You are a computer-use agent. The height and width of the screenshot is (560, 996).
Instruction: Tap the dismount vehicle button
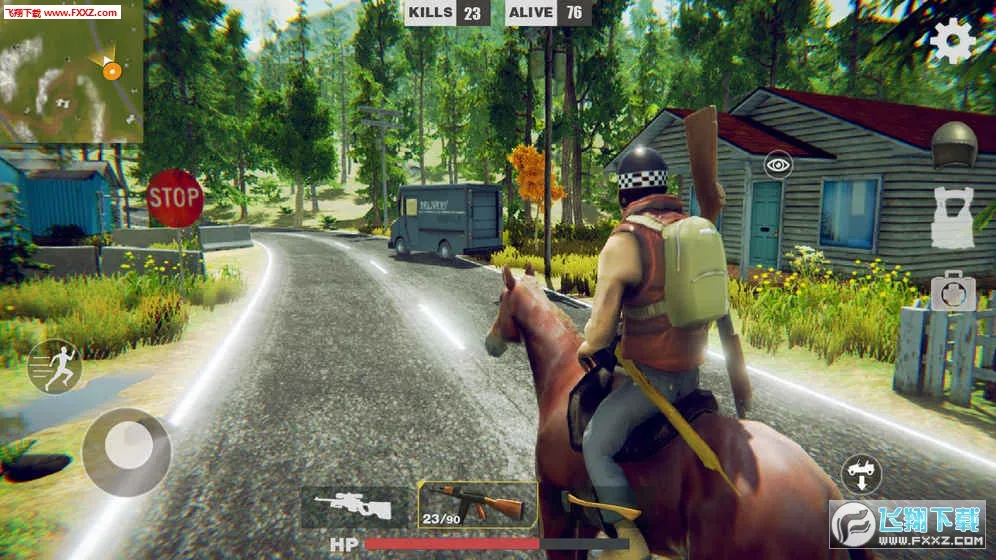click(861, 472)
